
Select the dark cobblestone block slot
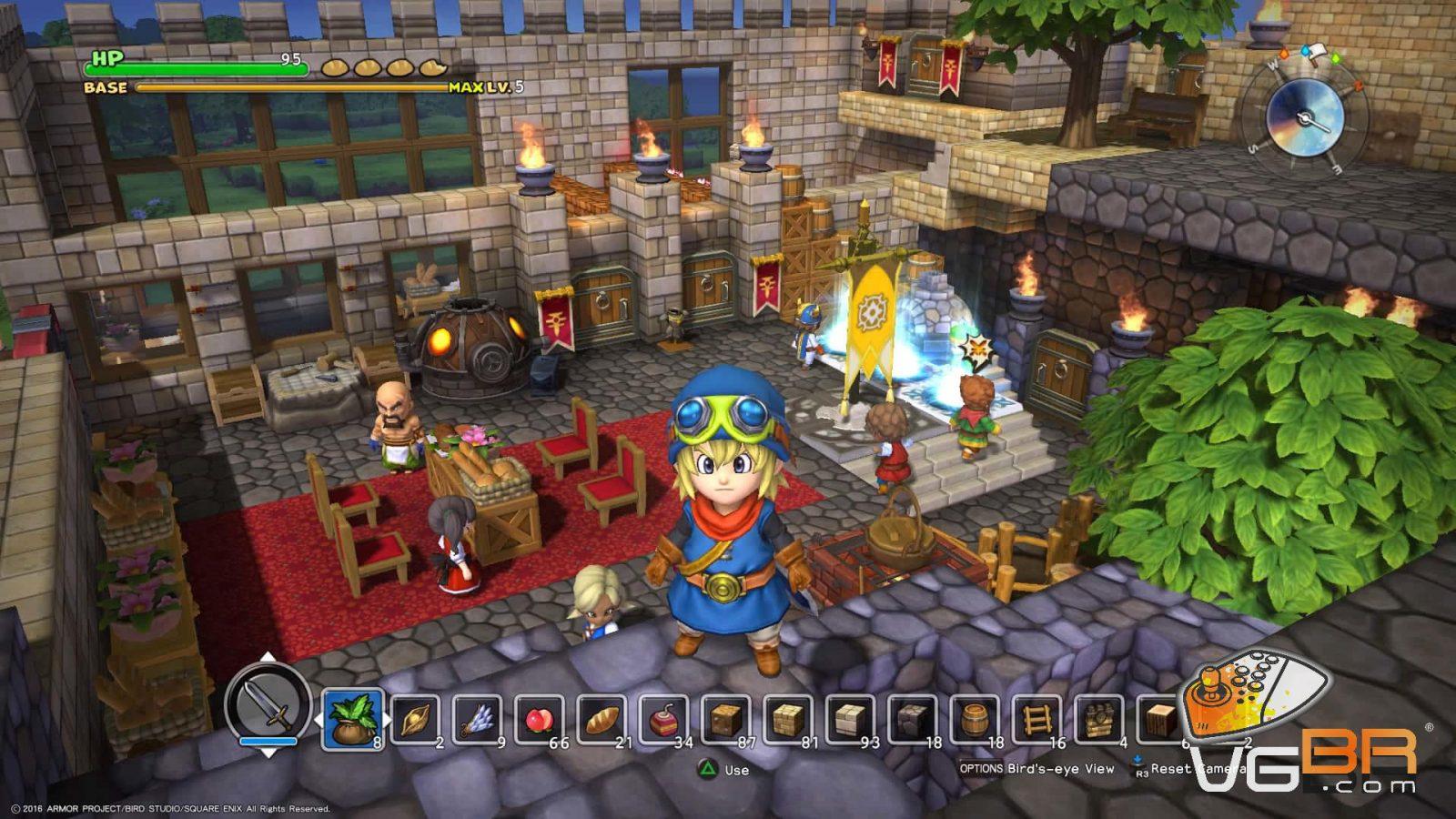[914, 720]
